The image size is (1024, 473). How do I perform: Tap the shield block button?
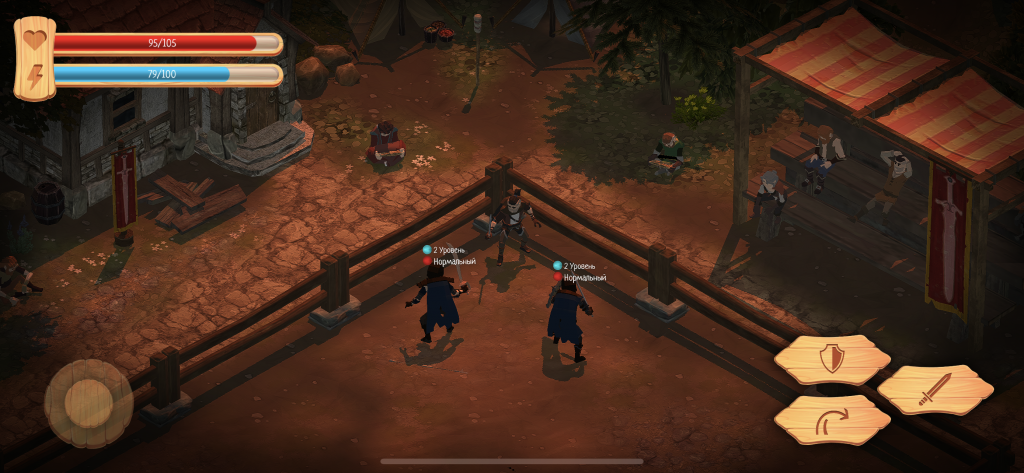831,359
